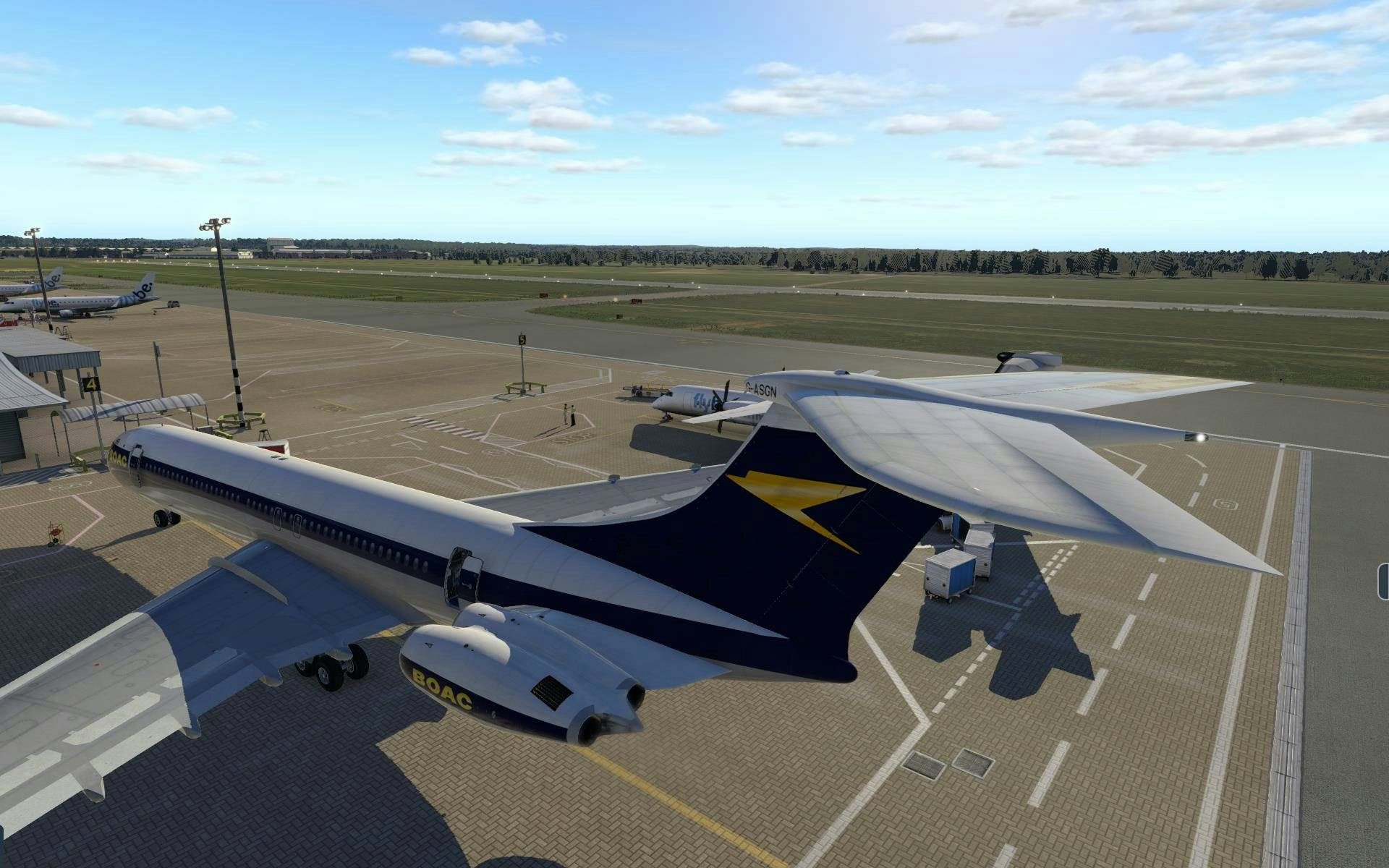Open the side panel tab at right edge
1389x868 pixels.
pos(1384,582)
